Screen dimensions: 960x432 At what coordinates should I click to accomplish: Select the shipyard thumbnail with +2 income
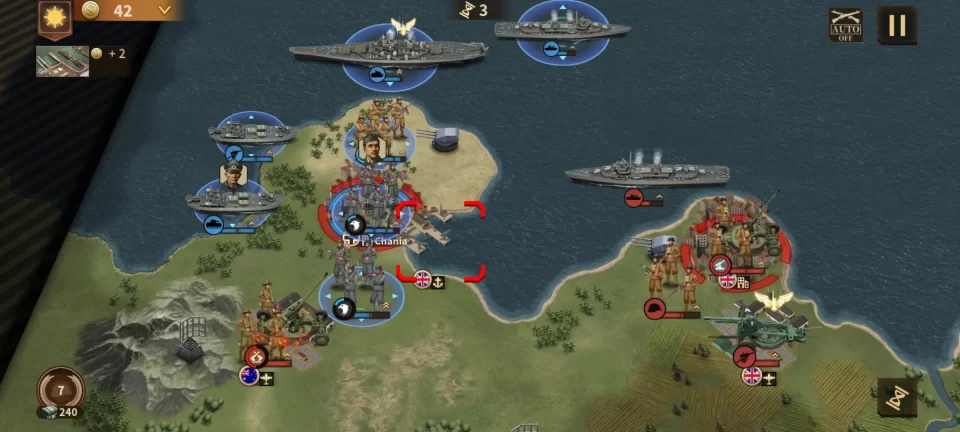coord(62,60)
